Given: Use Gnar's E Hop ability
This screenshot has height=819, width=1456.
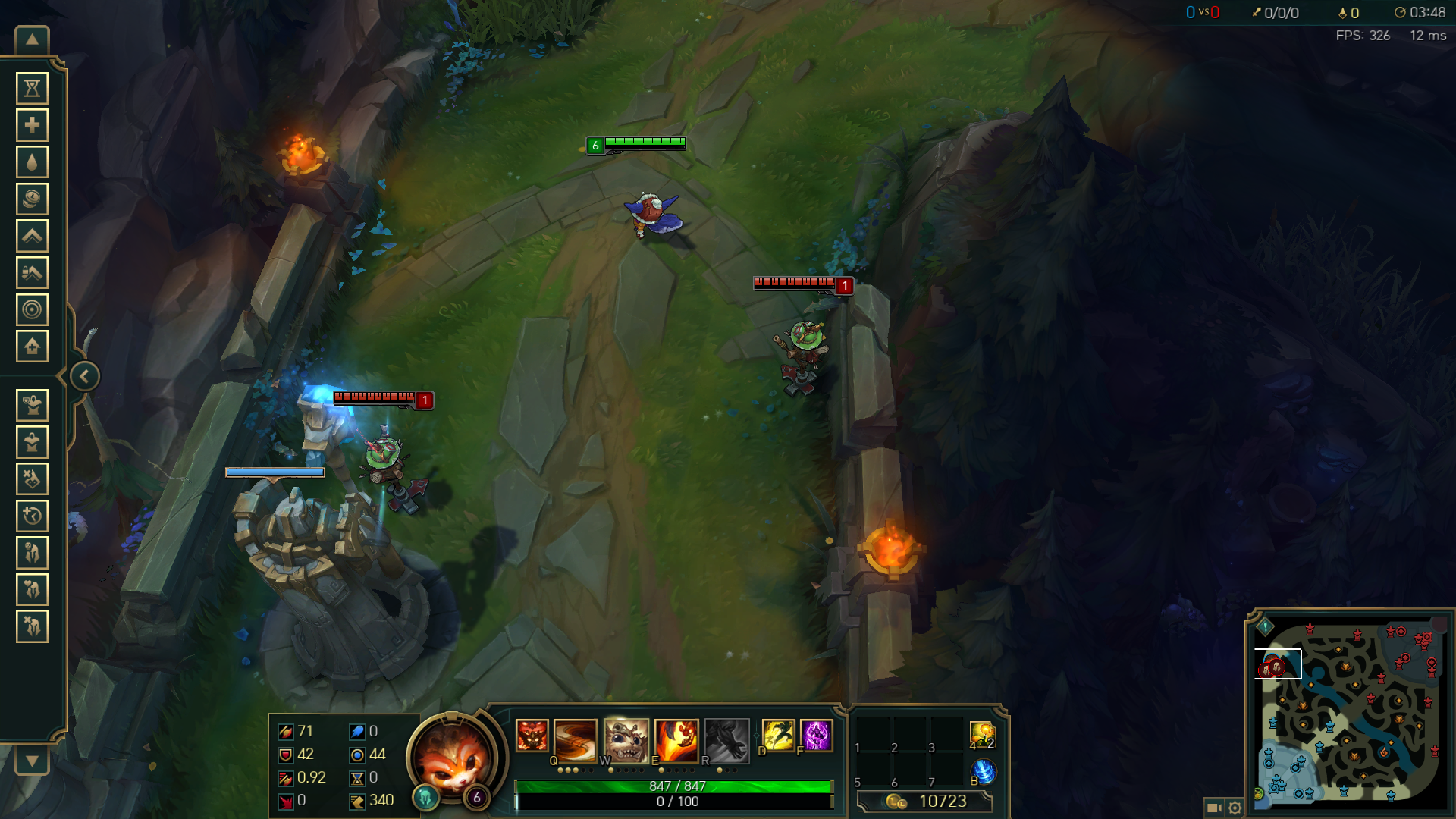Looking at the screenshot, I should tap(676, 739).
